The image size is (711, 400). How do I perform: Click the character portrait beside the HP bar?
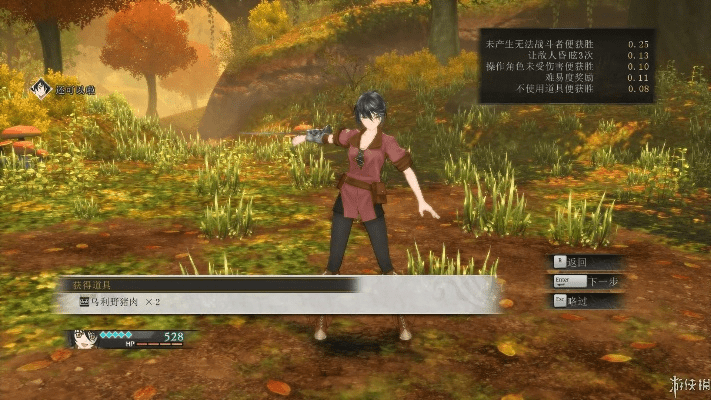(82, 339)
